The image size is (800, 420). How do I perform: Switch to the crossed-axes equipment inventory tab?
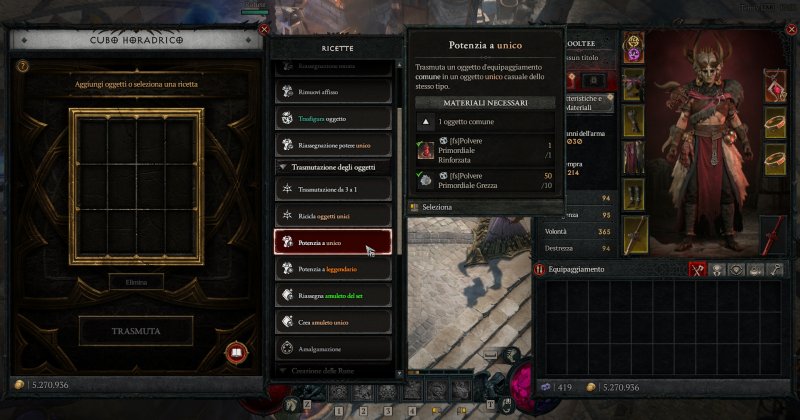tap(698, 269)
